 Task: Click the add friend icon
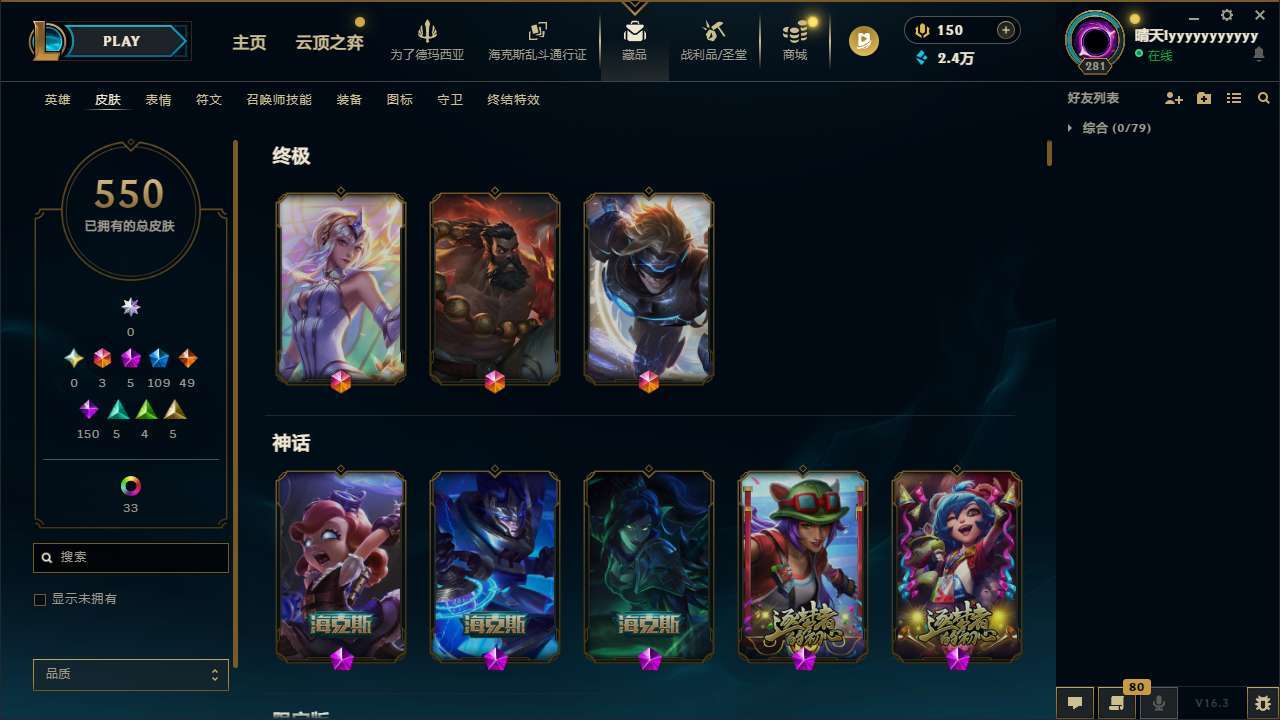pyautogui.click(x=1174, y=98)
